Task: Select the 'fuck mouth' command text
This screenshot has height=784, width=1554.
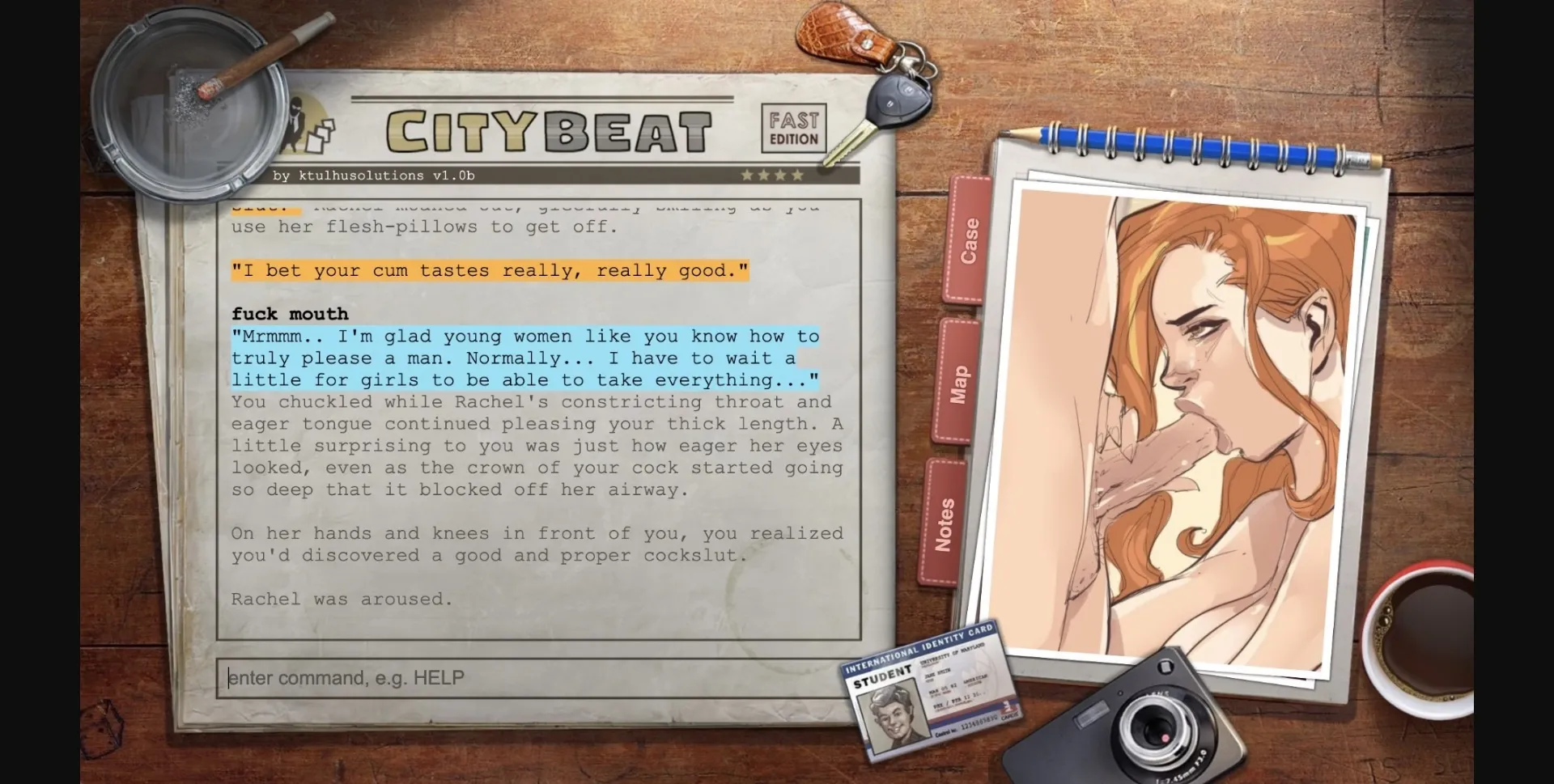Action: click(290, 314)
